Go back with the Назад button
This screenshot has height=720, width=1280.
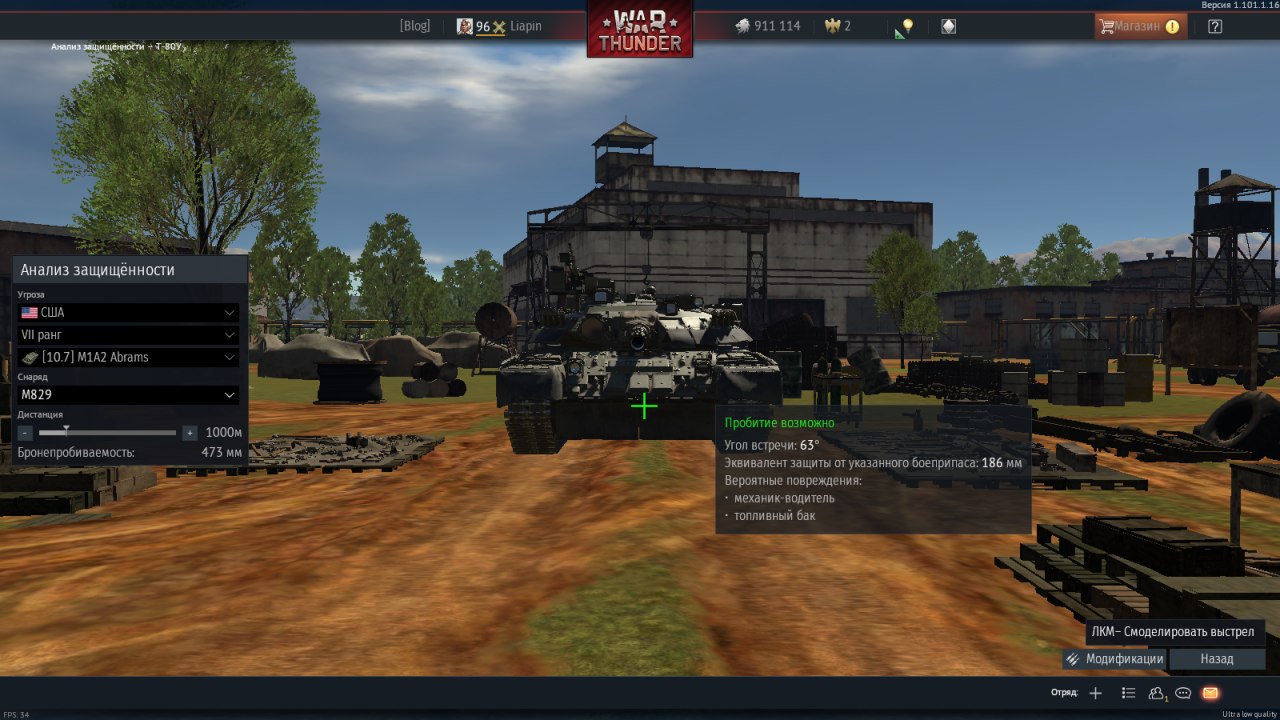pyautogui.click(x=1217, y=659)
